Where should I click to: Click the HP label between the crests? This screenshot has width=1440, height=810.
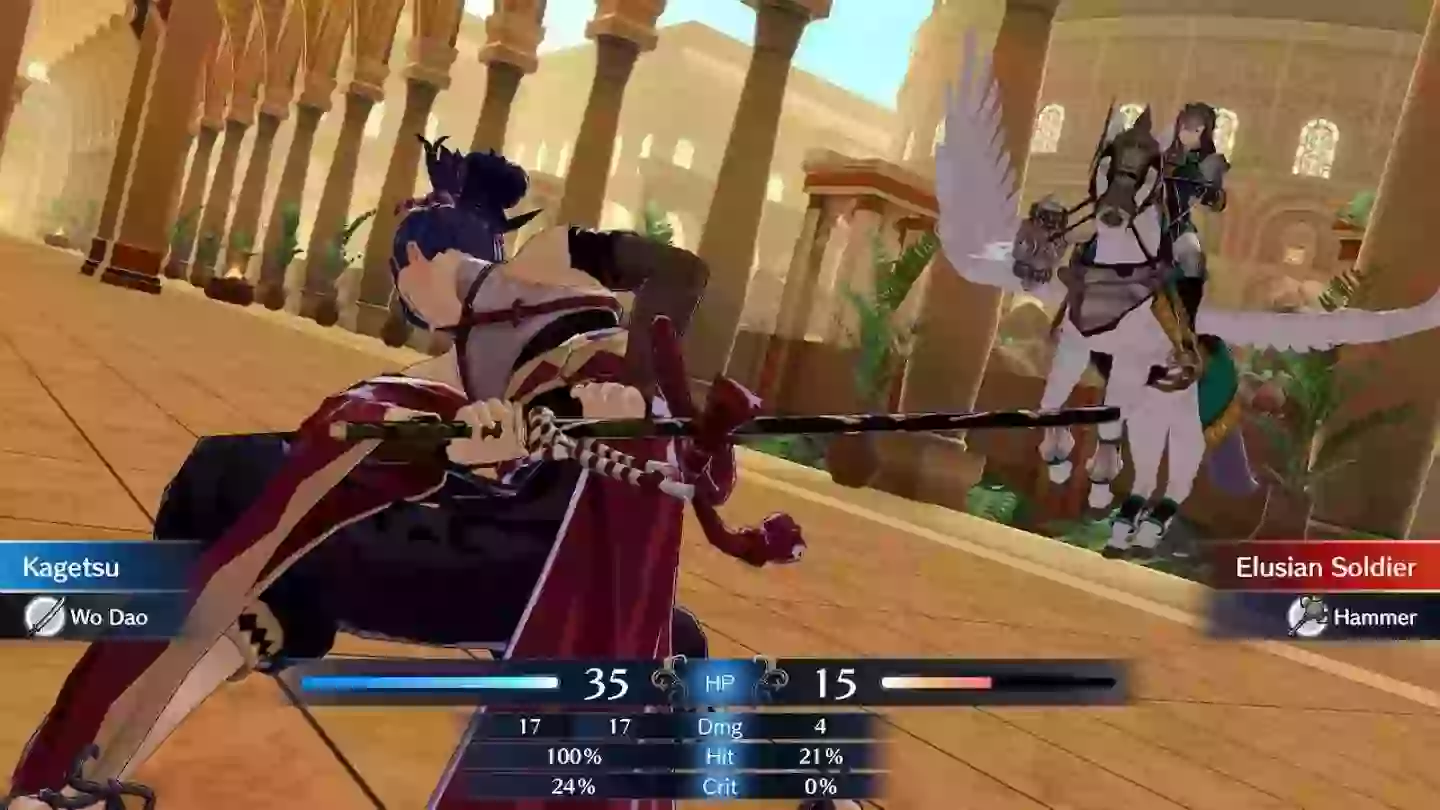pyautogui.click(x=720, y=683)
